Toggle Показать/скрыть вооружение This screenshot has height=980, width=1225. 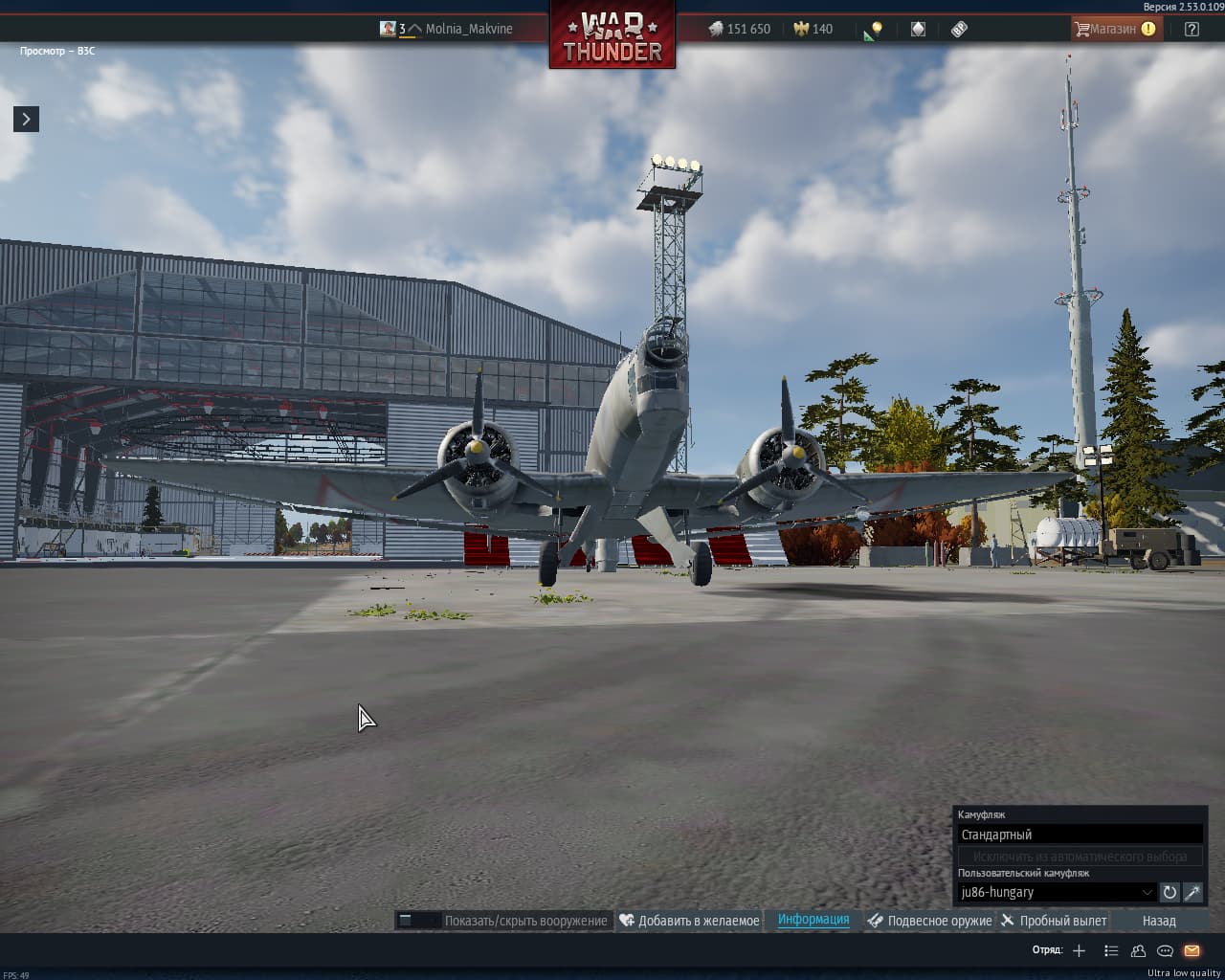coord(504,921)
